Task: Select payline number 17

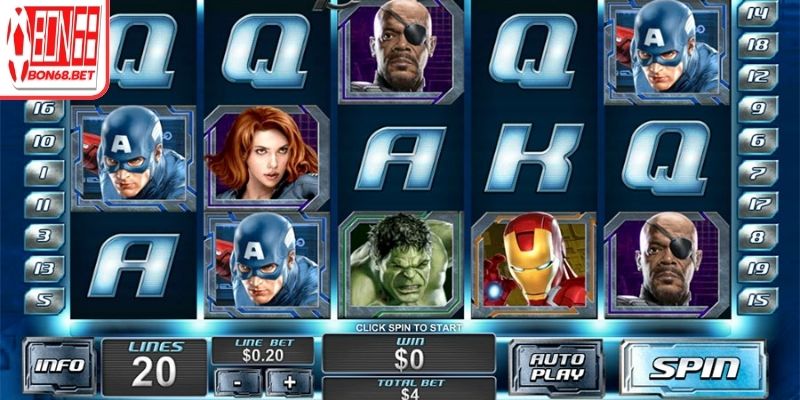Action: (x=757, y=204)
